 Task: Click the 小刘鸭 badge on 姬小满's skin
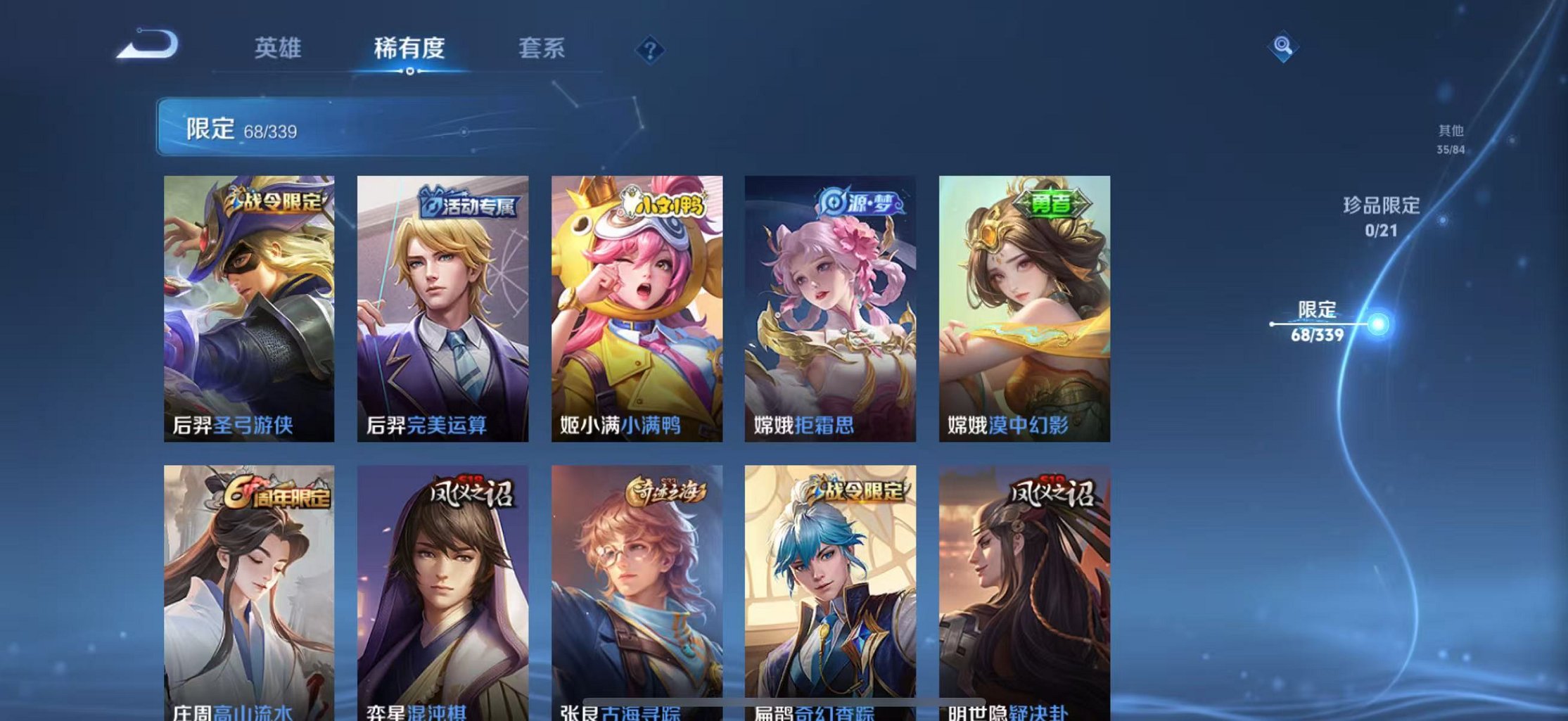pos(661,203)
